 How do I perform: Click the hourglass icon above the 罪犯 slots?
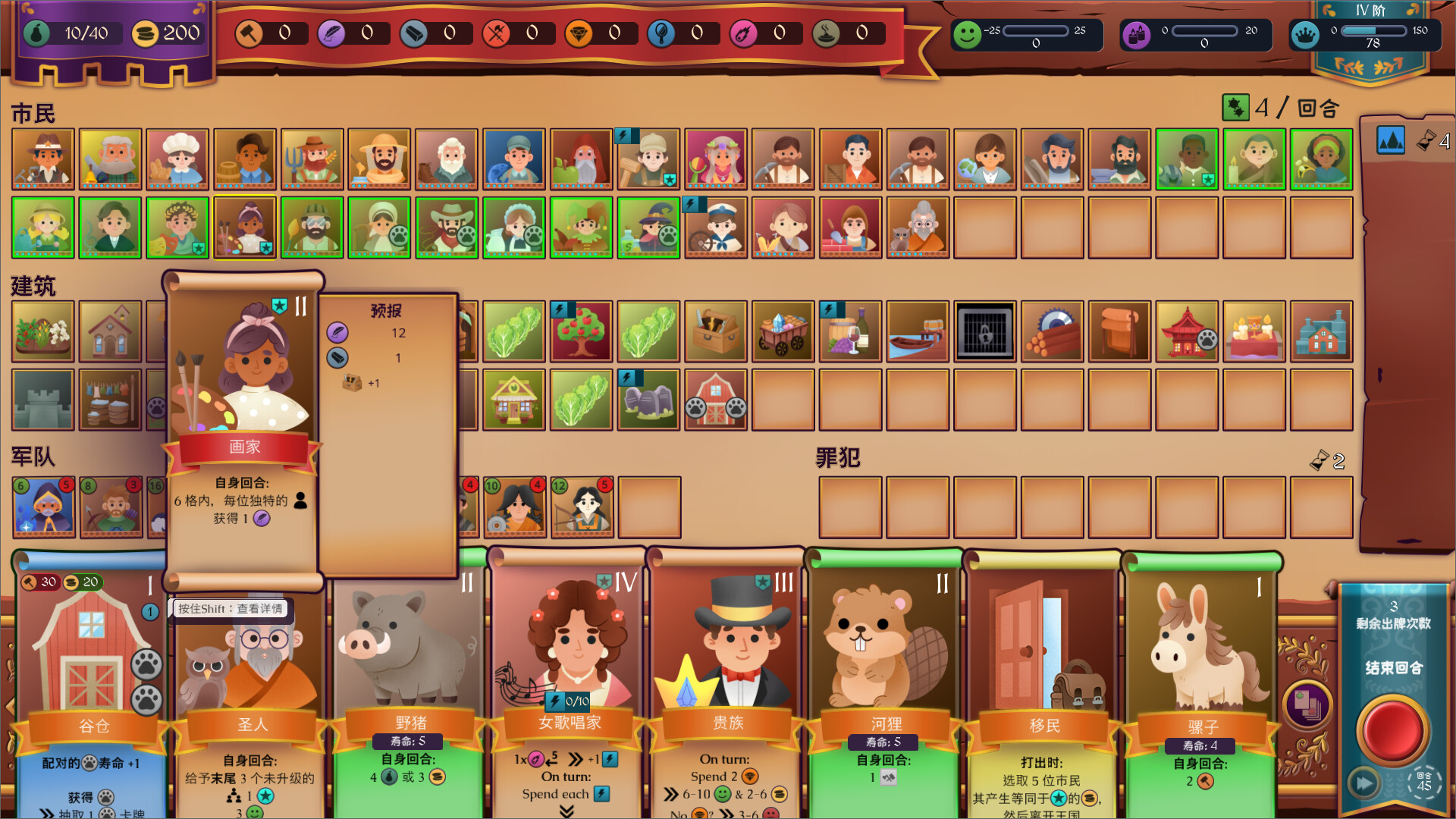pos(1319,459)
